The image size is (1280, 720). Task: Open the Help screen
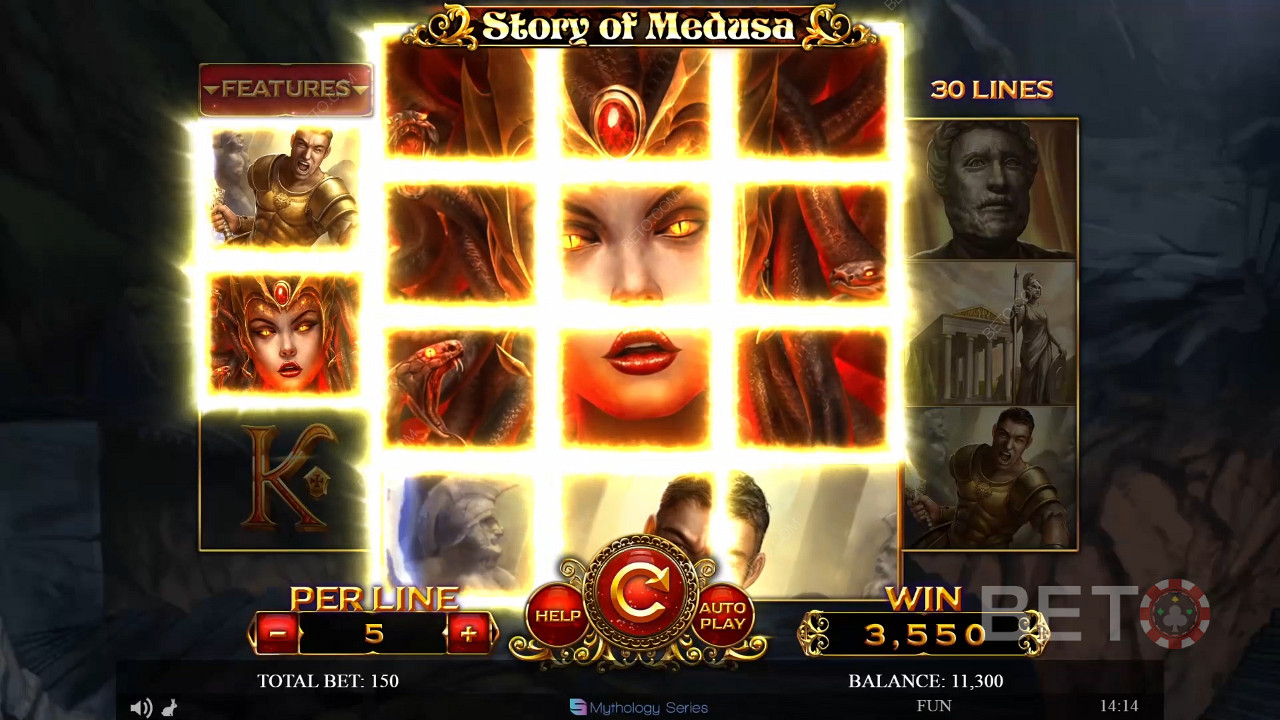pos(557,616)
